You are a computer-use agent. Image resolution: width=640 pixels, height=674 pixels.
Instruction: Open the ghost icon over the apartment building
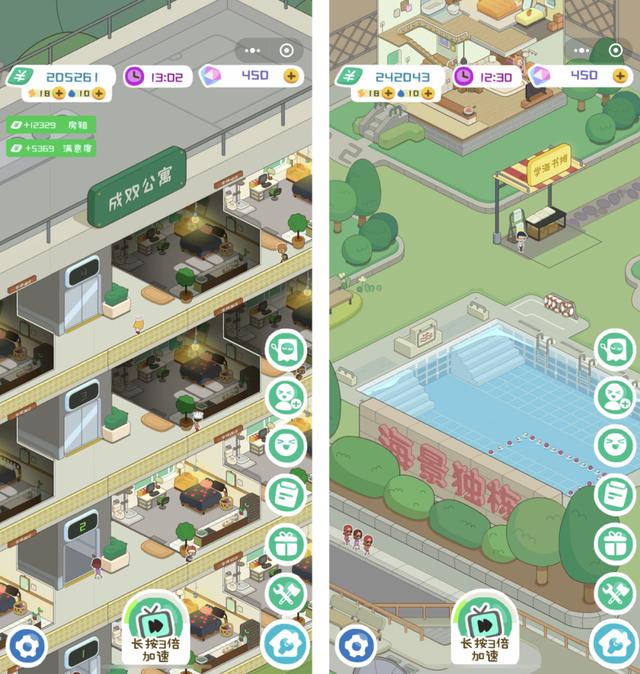287,350
